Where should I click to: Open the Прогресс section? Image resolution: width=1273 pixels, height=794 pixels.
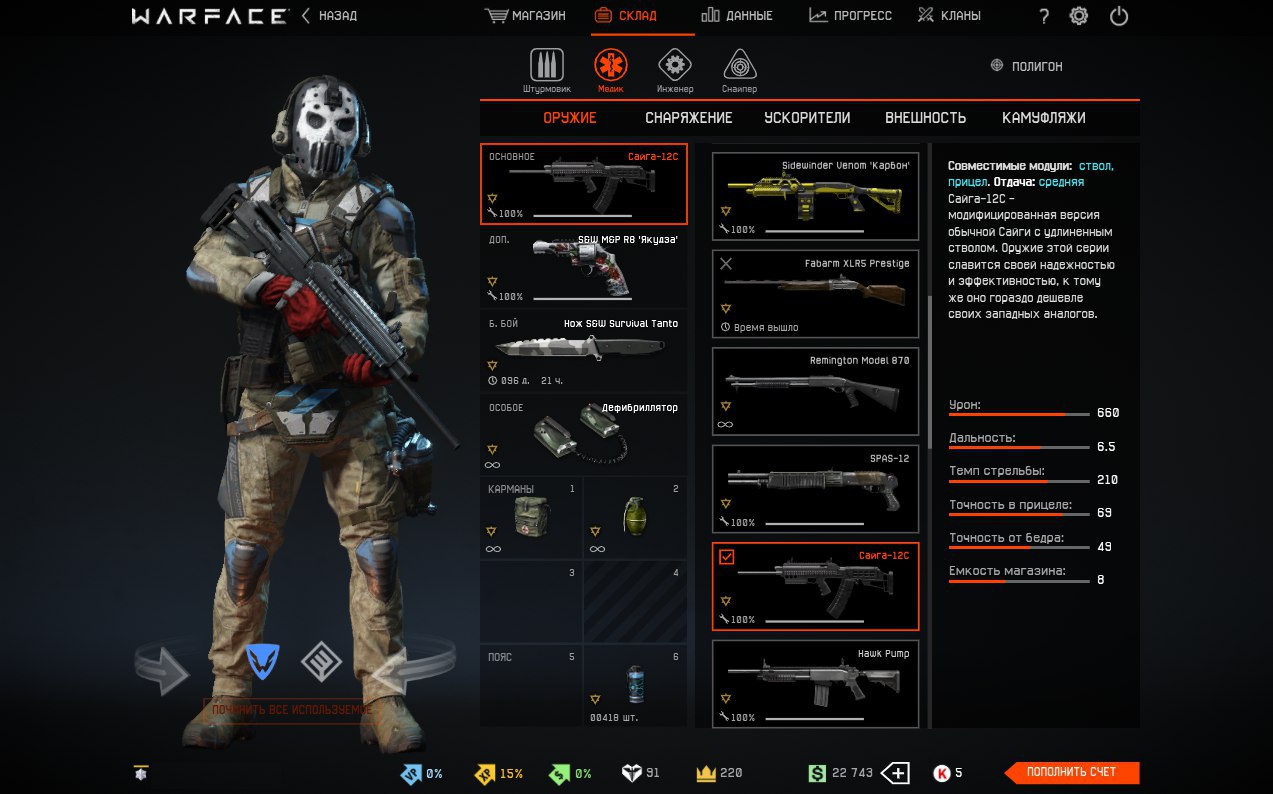point(850,16)
